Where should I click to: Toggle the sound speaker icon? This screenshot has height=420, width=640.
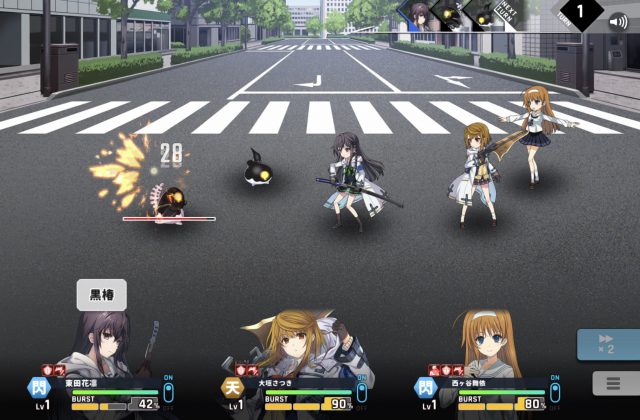(619, 21)
